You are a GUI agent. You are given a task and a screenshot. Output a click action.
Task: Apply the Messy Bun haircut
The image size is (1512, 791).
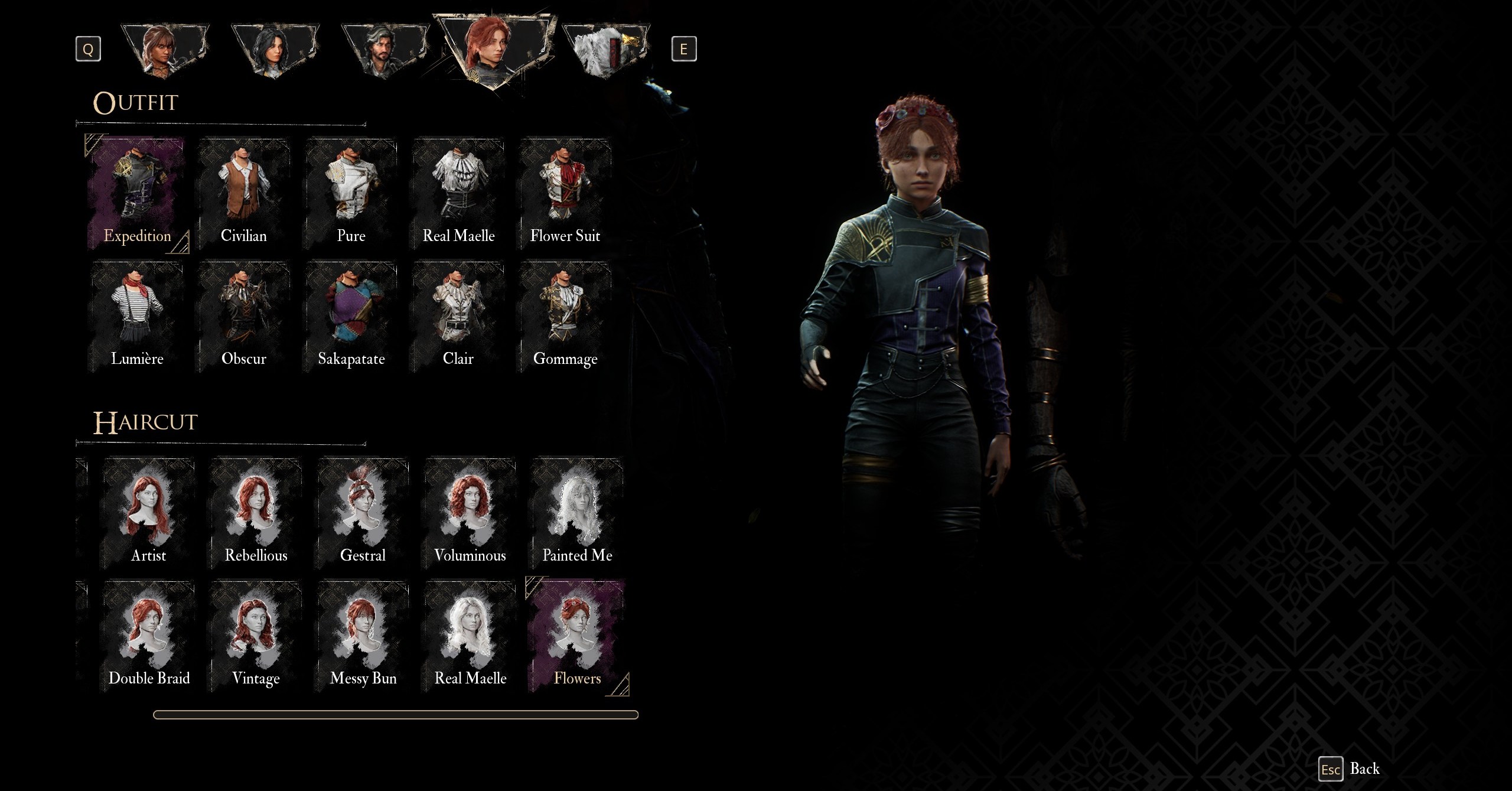pos(363,636)
